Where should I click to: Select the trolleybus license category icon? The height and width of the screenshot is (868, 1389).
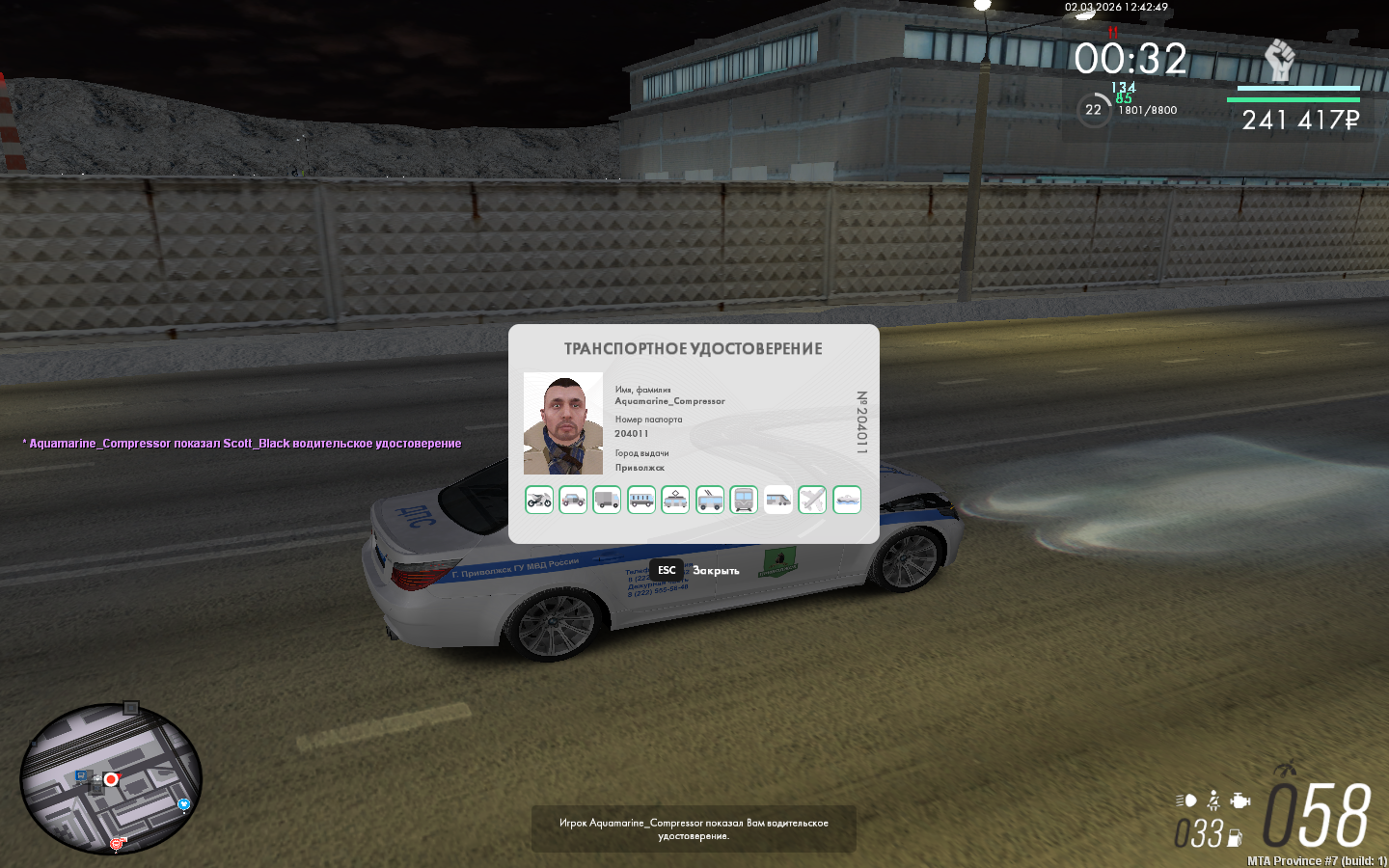(710, 500)
